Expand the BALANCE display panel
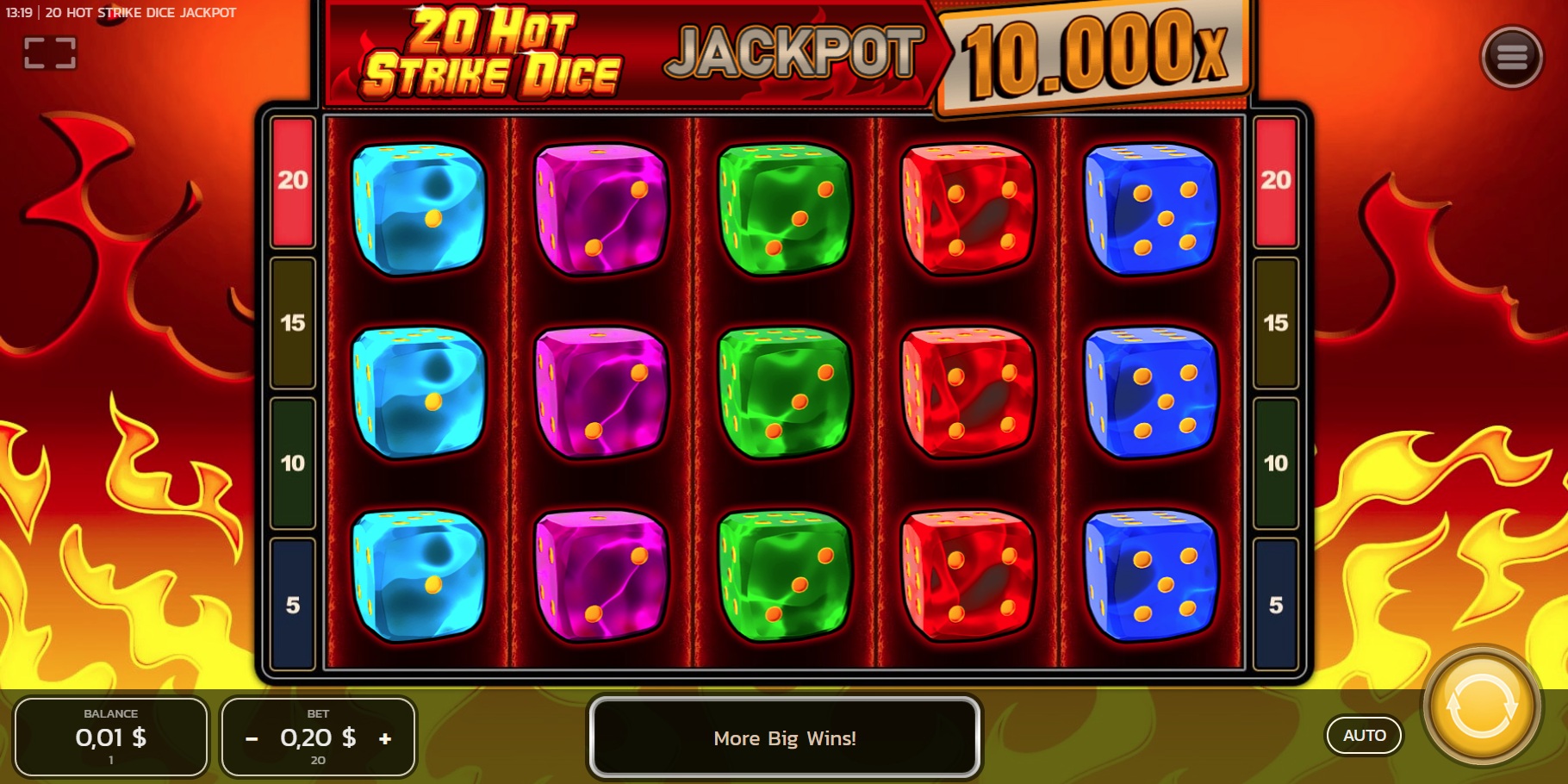 point(111,737)
